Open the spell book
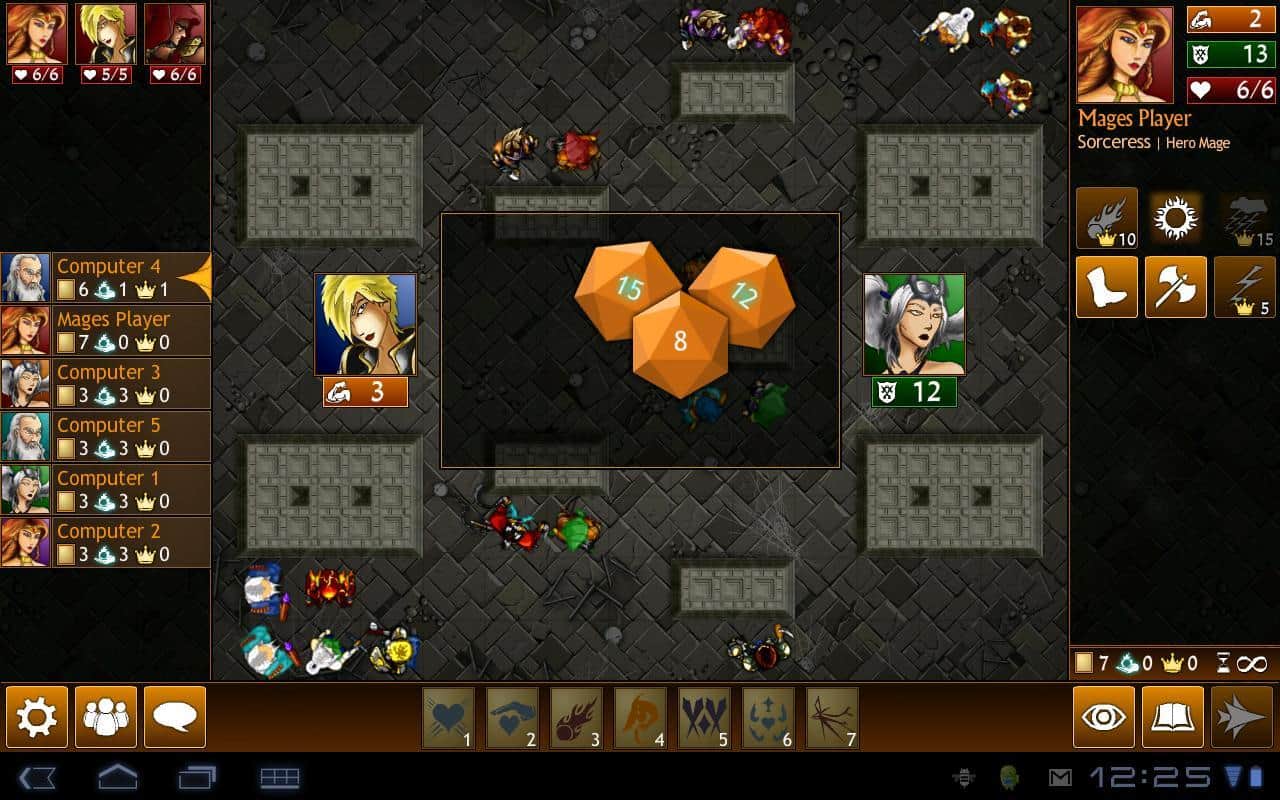This screenshot has height=800, width=1280. click(x=1173, y=716)
